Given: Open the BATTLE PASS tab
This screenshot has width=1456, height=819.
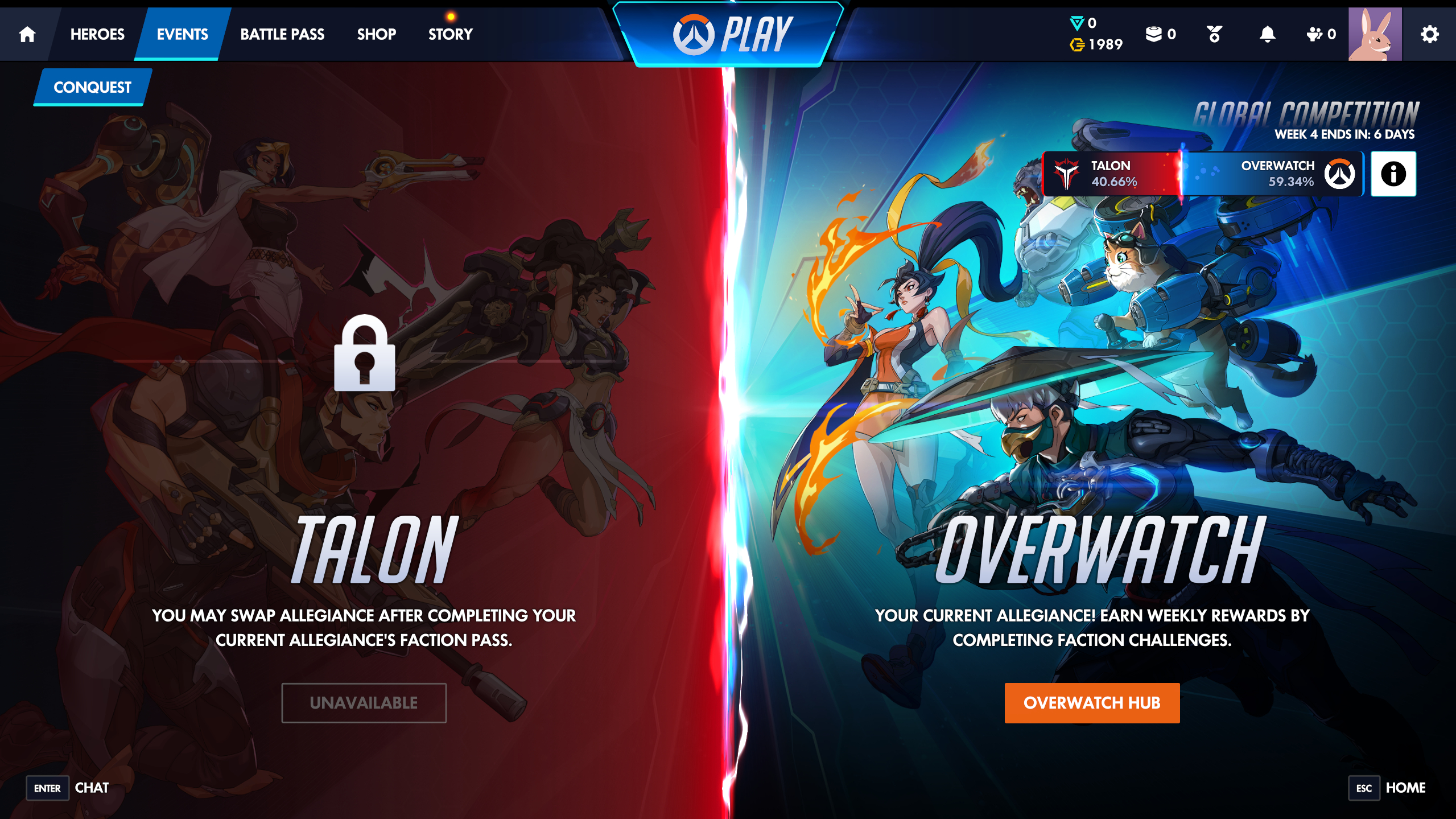Looking at the screenshot, I should [282, 34].
